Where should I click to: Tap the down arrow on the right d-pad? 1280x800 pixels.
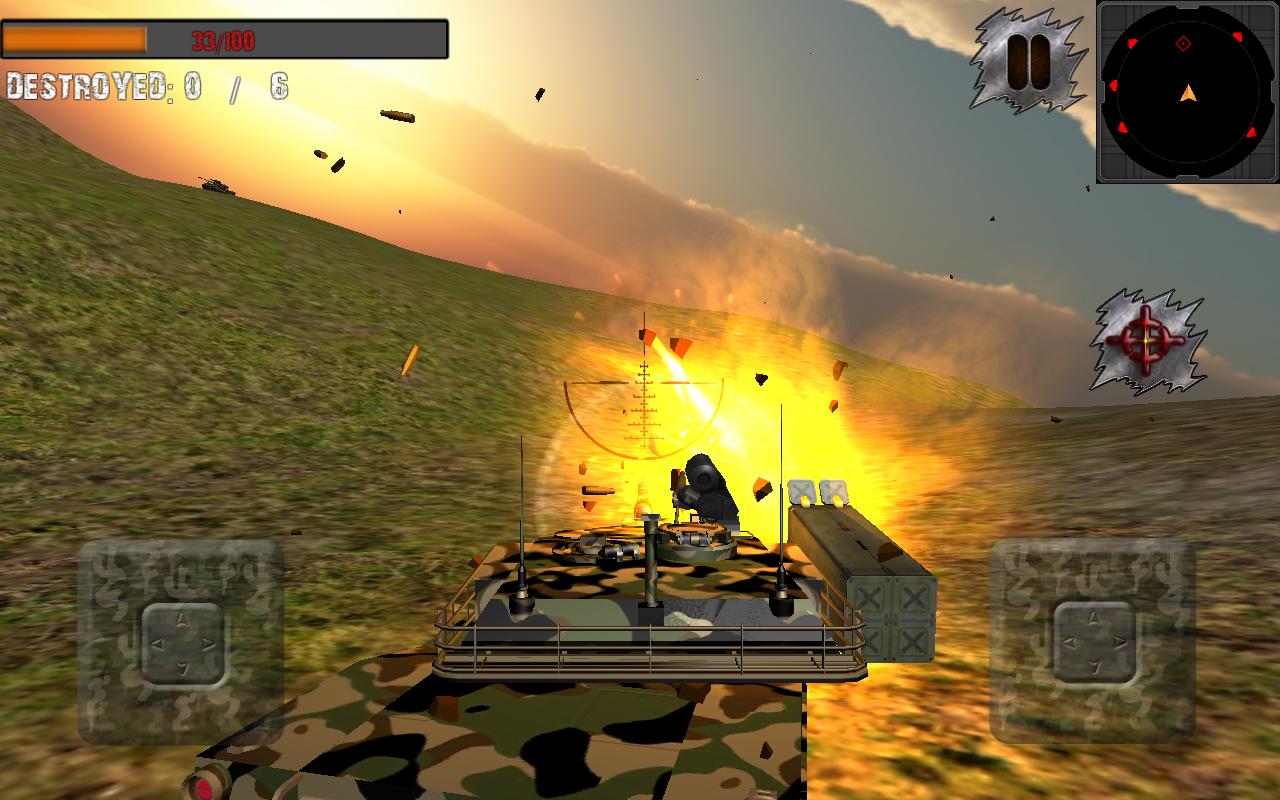[x=1095, y=667]
